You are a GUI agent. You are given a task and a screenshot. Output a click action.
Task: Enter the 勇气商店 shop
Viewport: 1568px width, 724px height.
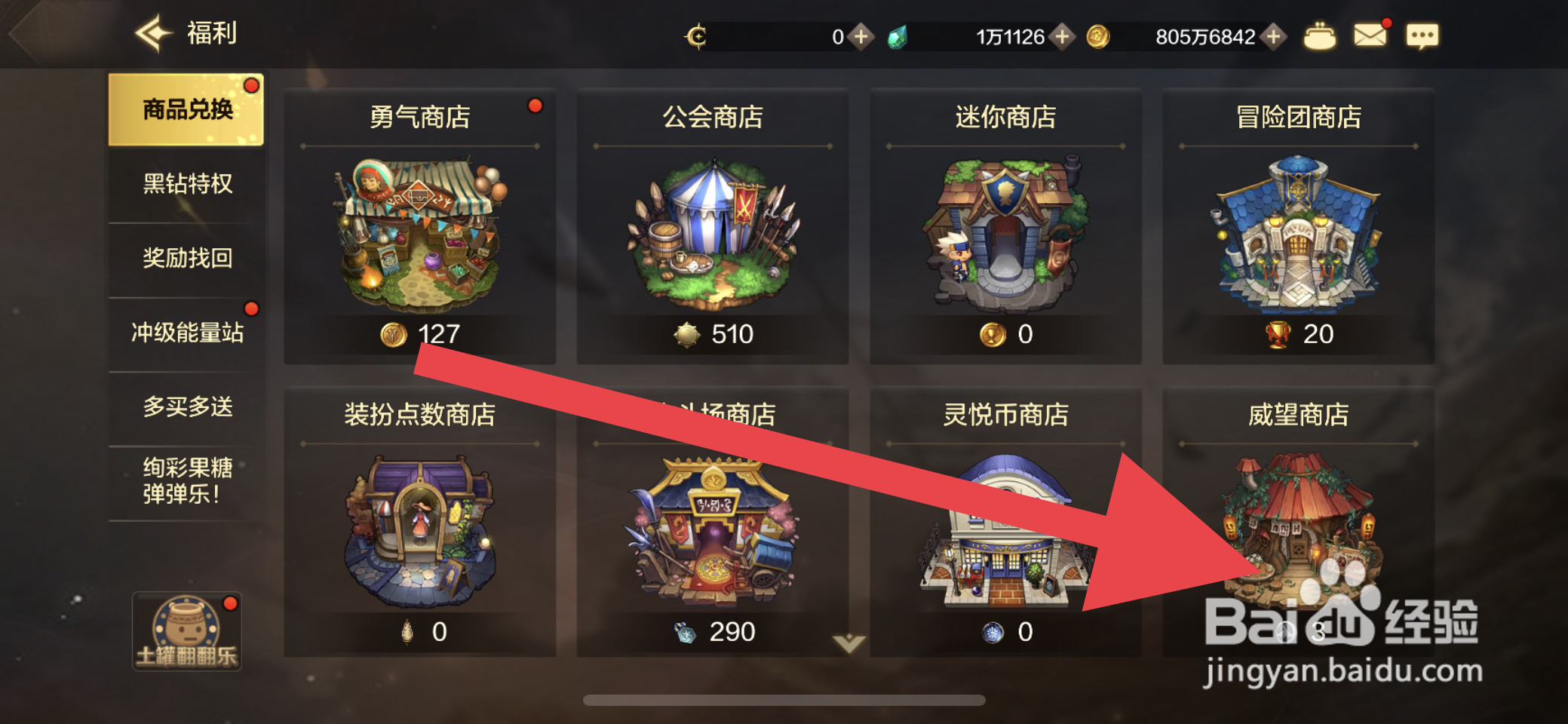(419, 226)
